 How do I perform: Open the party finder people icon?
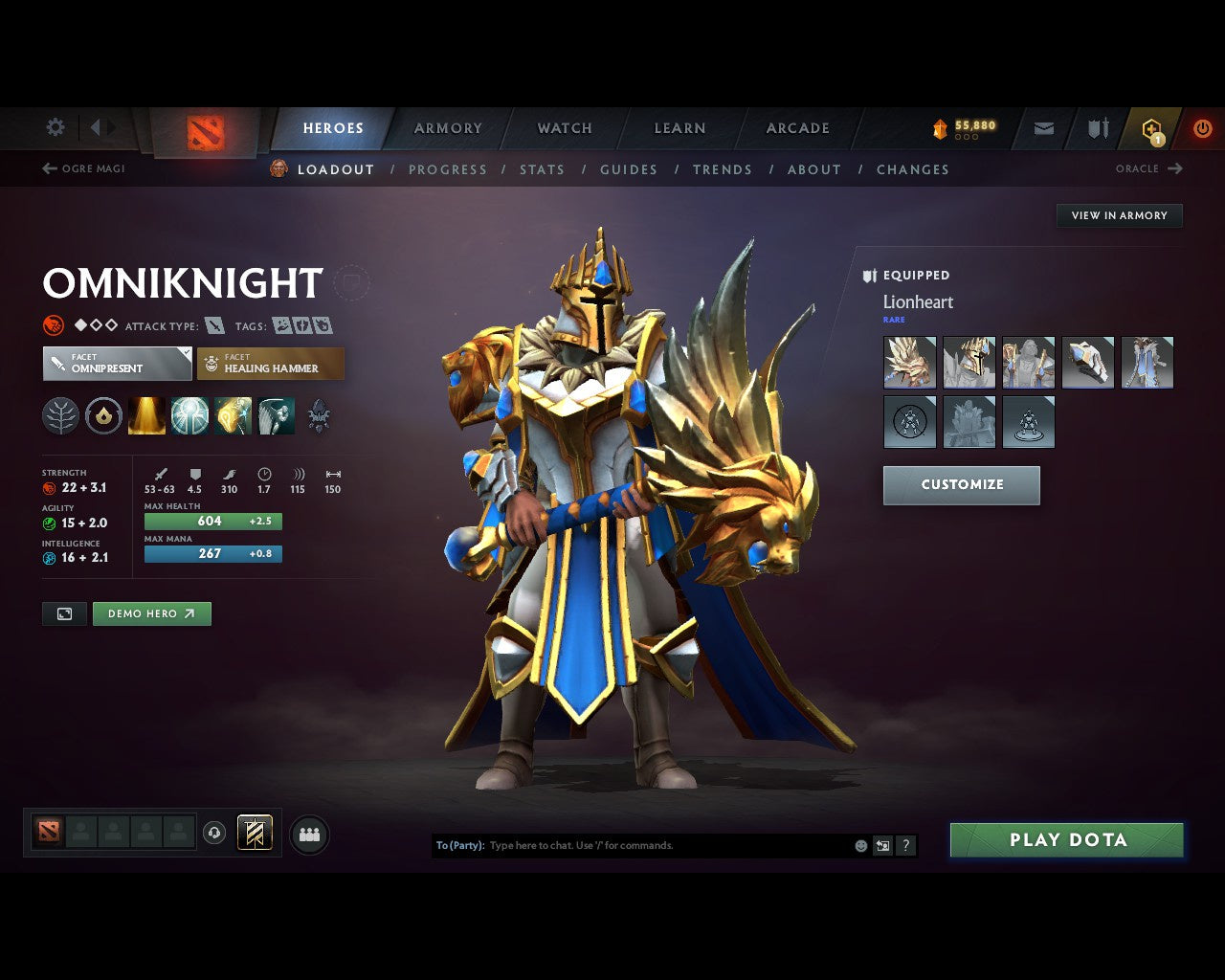click(308, 833)
